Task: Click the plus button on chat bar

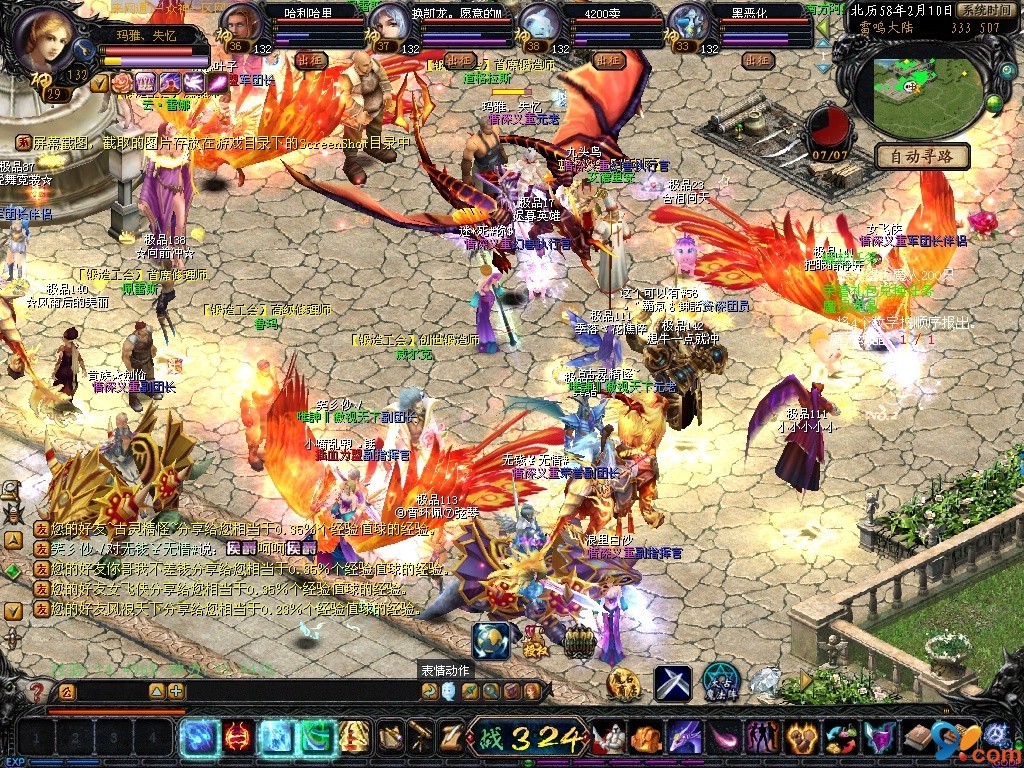Action: click(176, 691)
